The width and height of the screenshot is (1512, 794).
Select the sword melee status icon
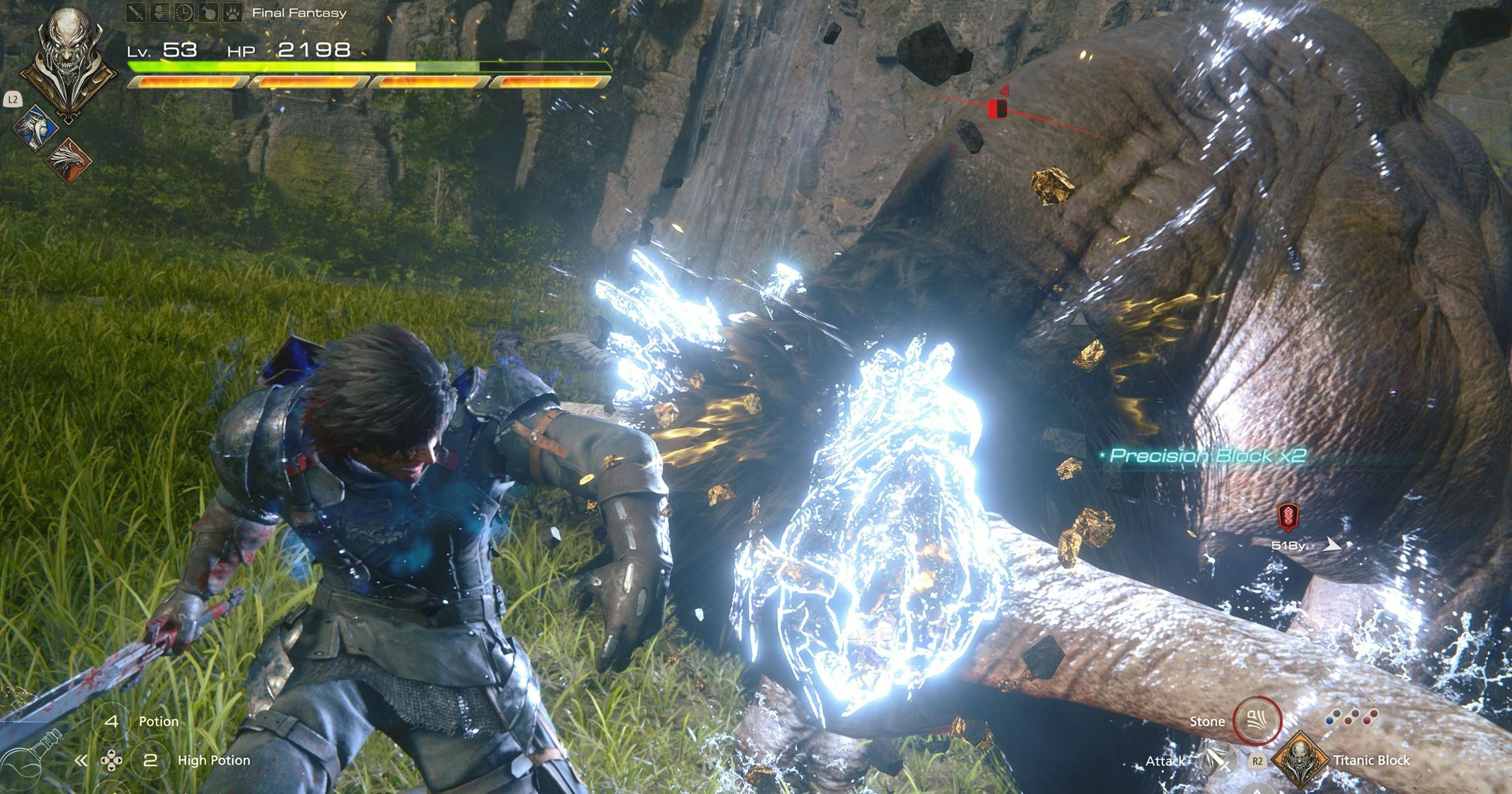(135, 12)
